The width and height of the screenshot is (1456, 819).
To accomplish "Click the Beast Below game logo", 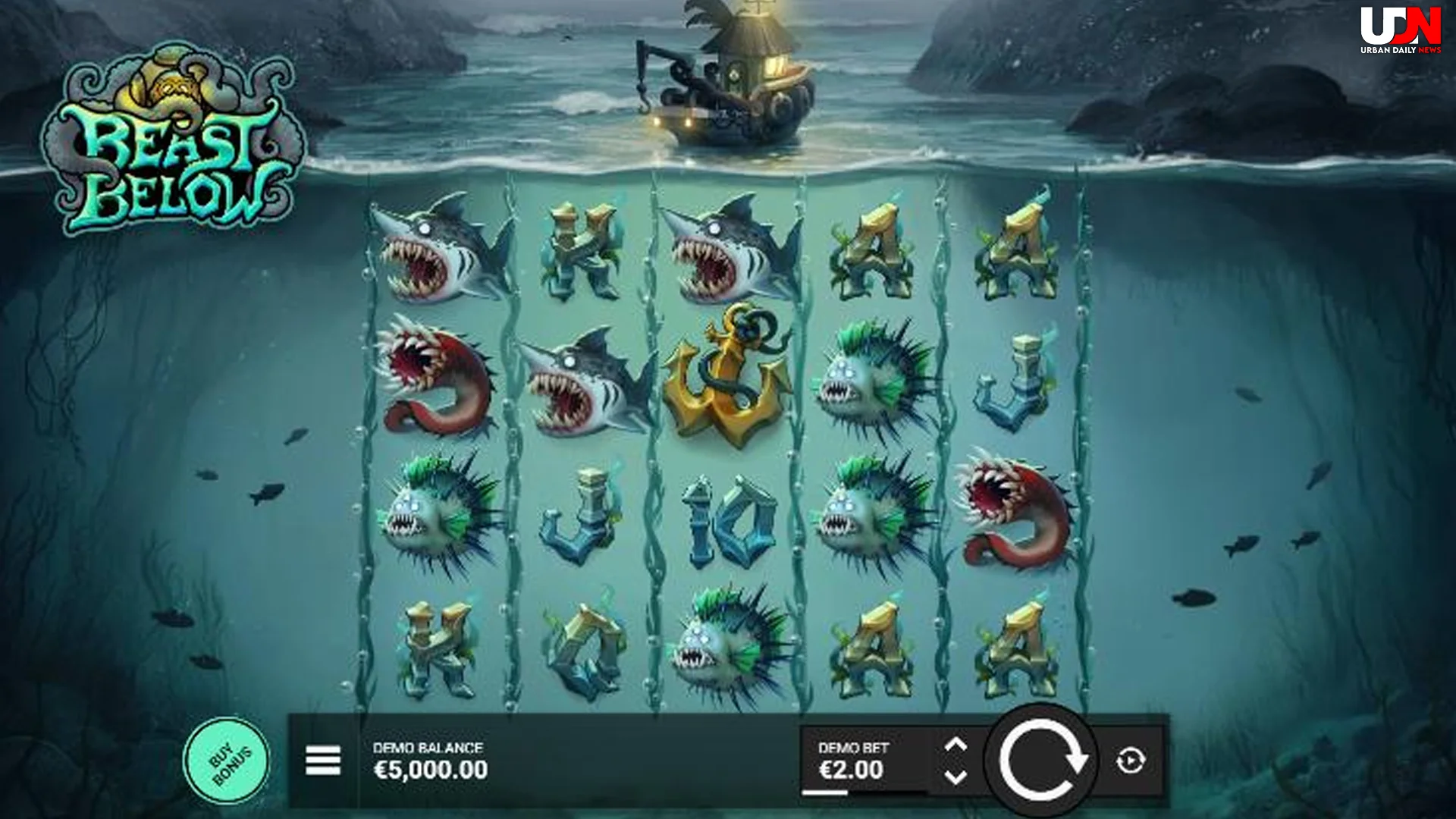I will 174,136.
